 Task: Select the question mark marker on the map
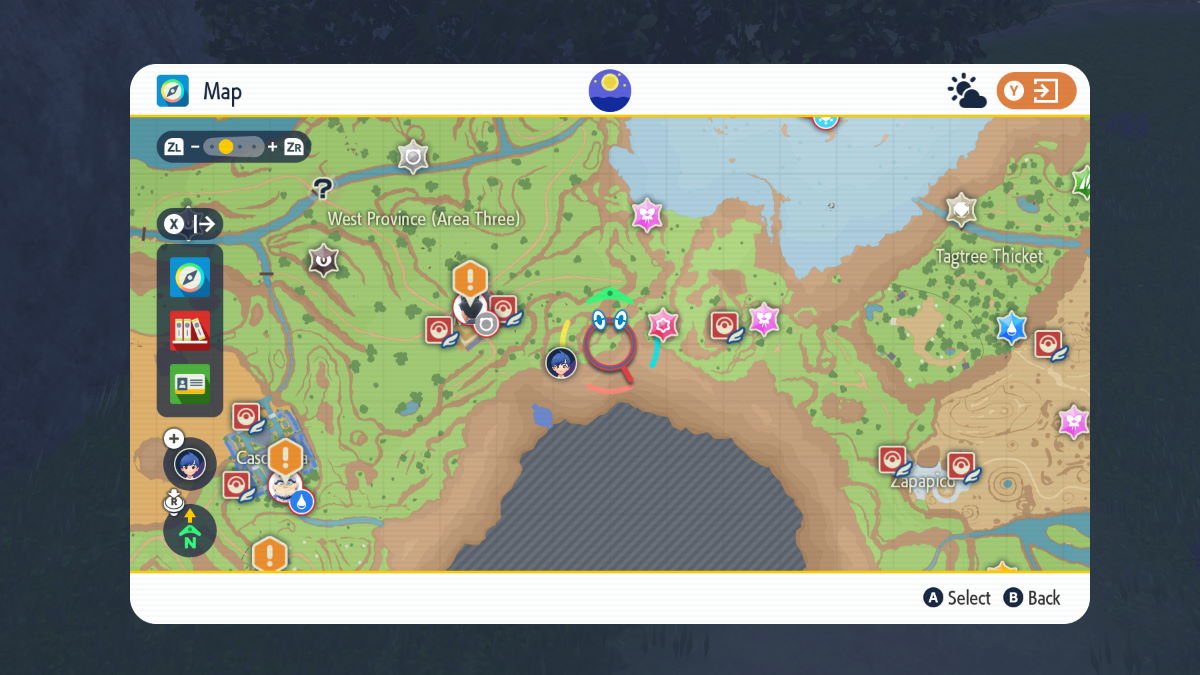pyautogui.click(x=322, y=187)
